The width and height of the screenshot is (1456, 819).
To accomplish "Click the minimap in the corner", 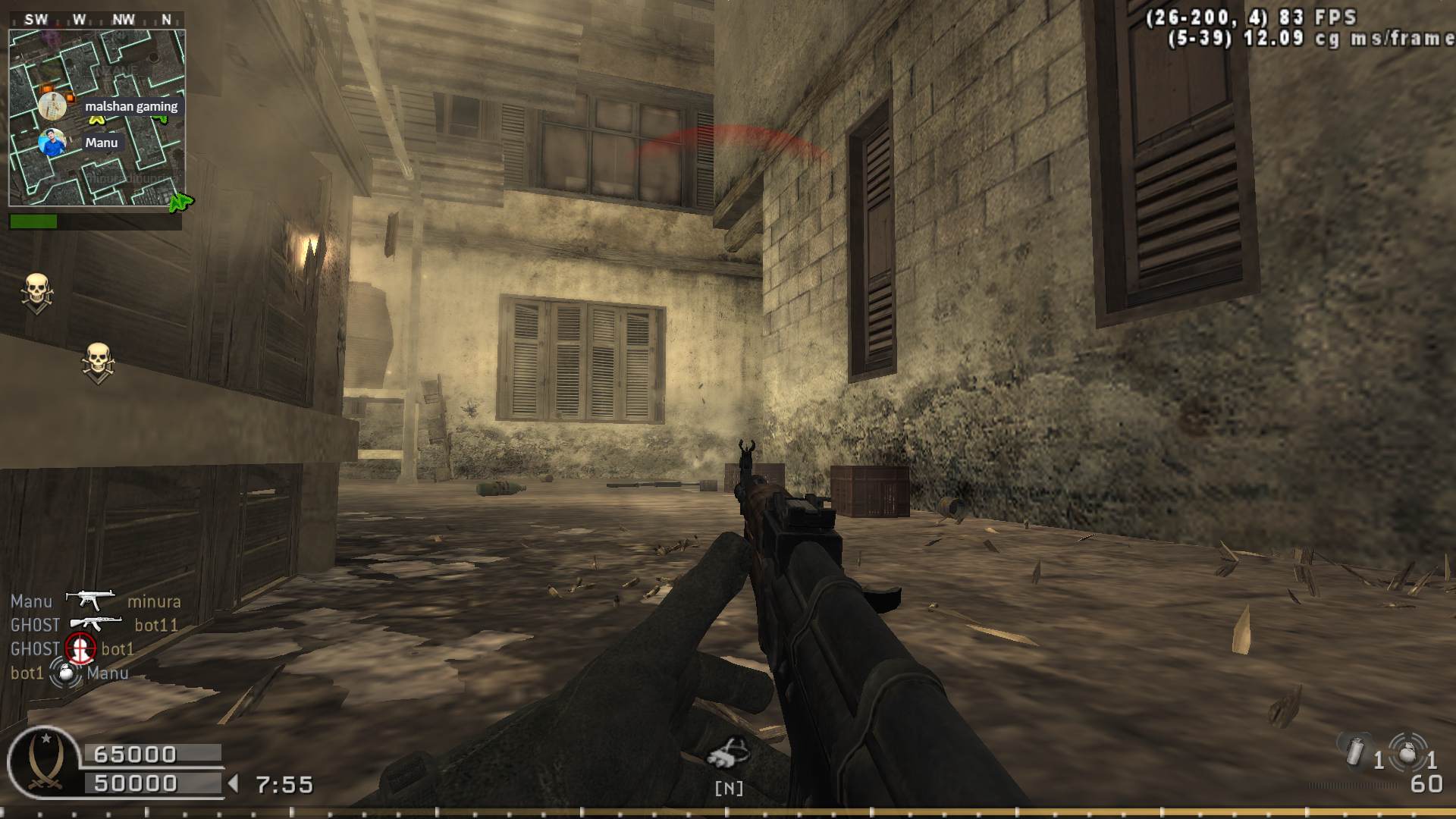I will point(97,118).
